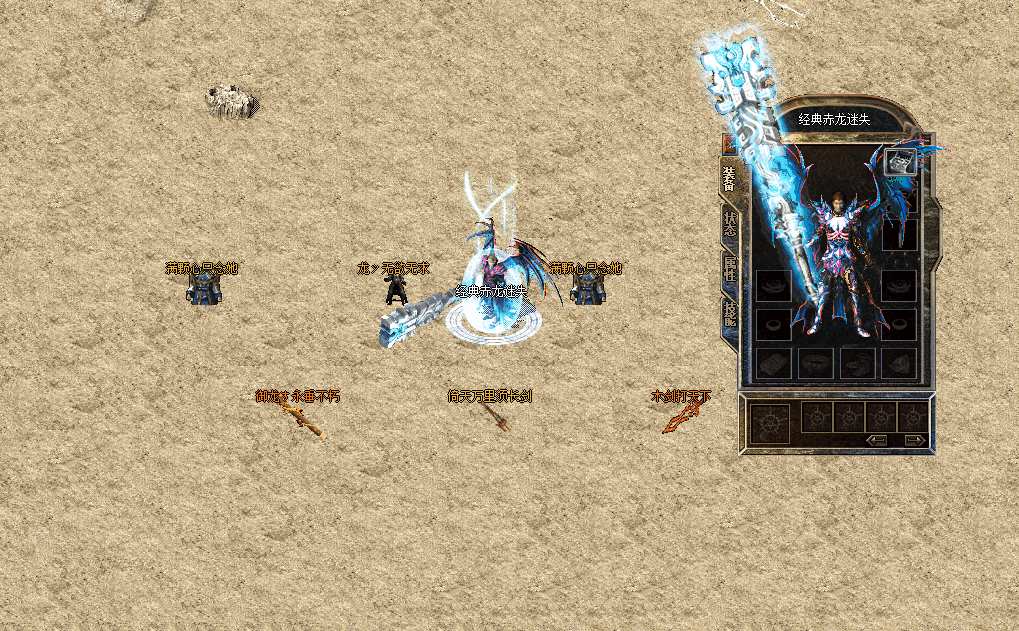This screenshot has width=1019, height=631.
Task: Select the equipped helmet slot
Action: click(899, 162)
